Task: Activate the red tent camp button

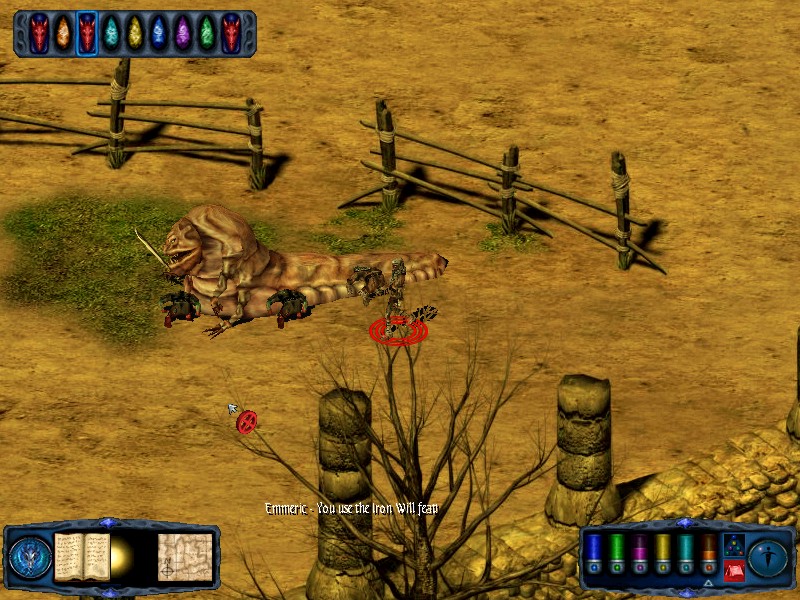Action: tap(734, 570)
